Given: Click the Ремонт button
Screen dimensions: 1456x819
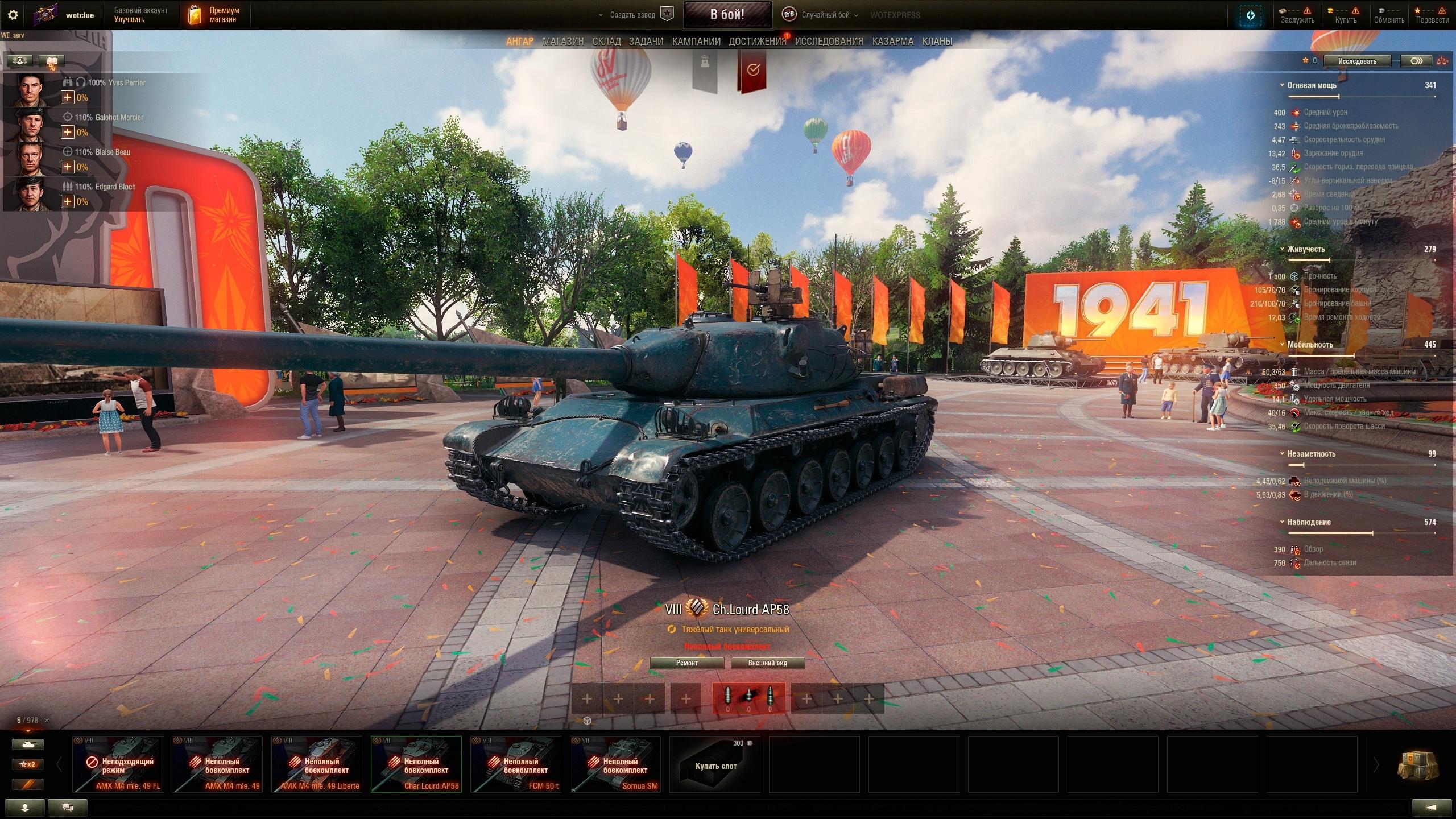Looking at the screenshot, I should click(687, 663).
